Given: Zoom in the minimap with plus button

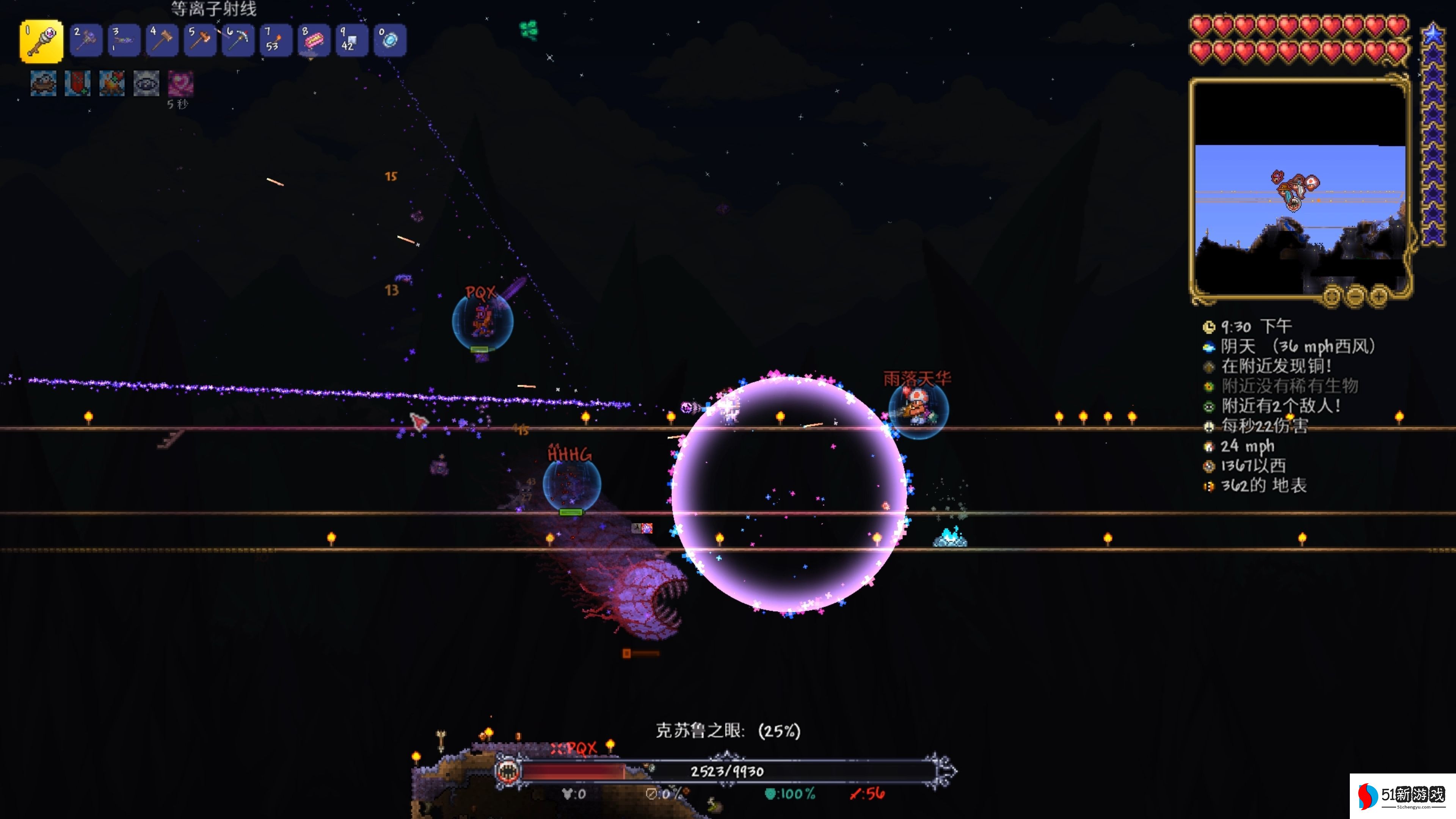Looking at the screenshot, I should [1379, 296].
